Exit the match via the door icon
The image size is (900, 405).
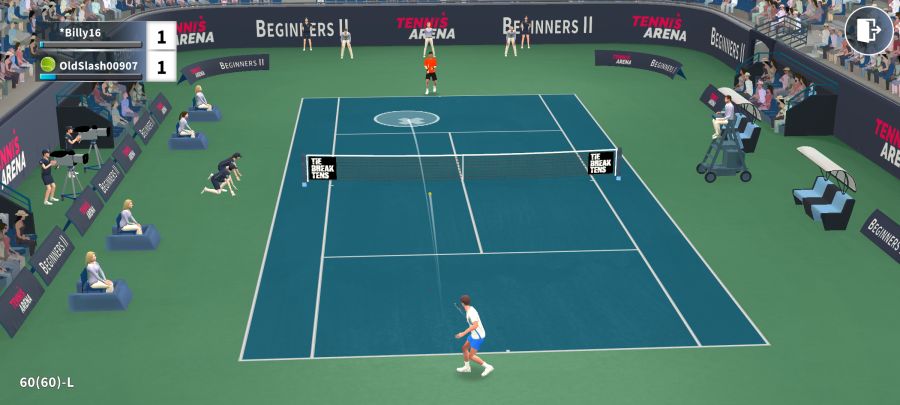click(868, 30)
